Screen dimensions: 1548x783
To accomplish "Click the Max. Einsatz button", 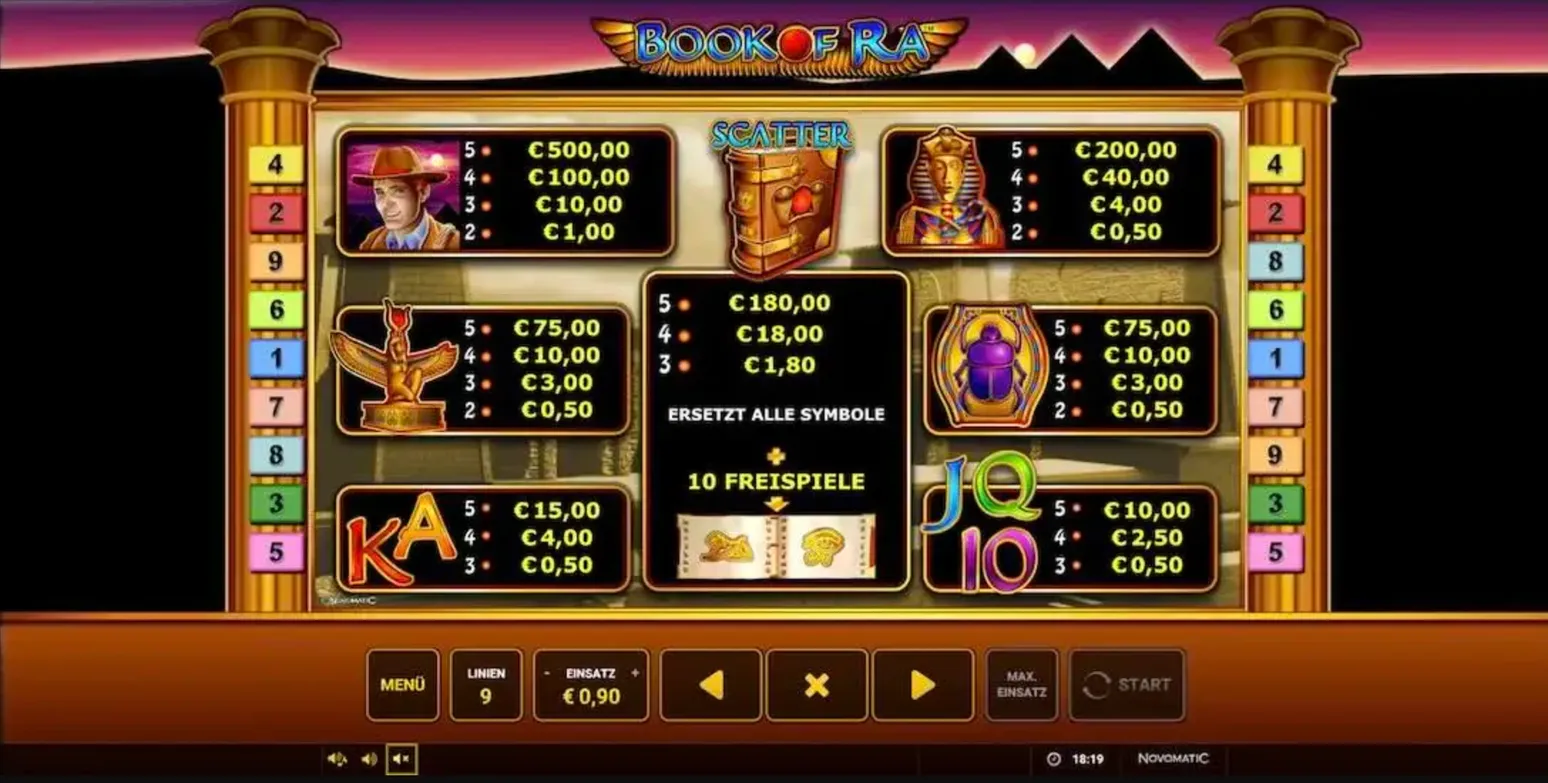I will (1021, 685).
